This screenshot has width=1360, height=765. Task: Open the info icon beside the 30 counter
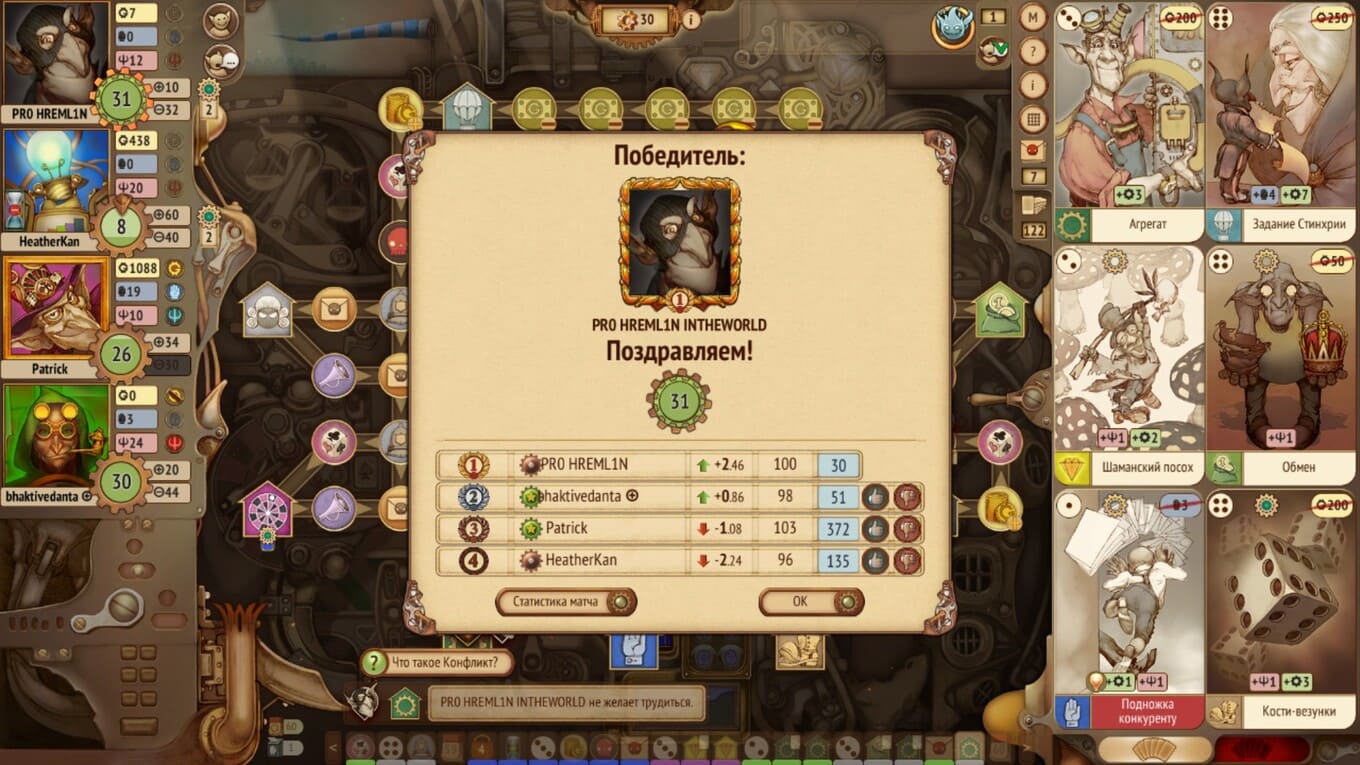pyautogui.click(x=691, y=19)
